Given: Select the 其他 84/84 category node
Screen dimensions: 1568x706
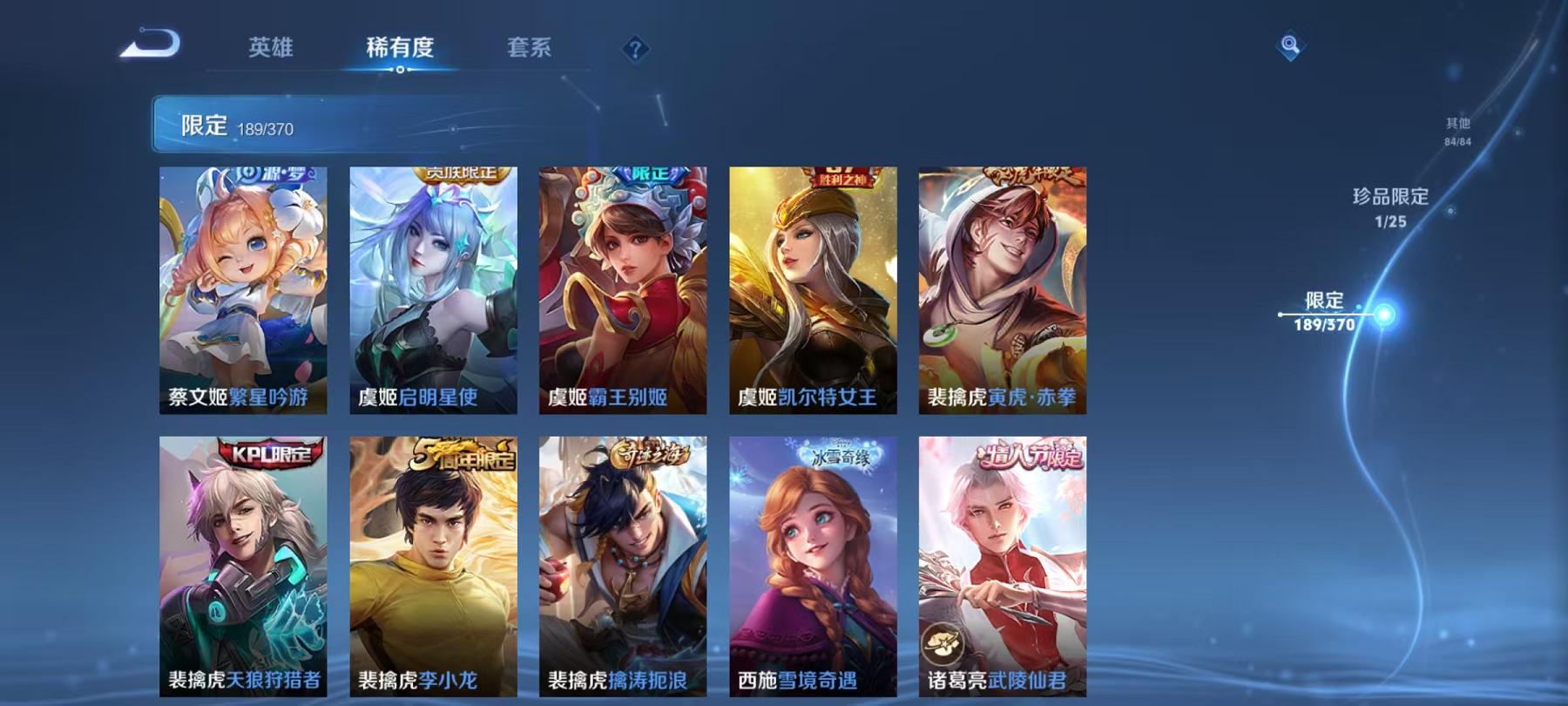Looking at the screenshot, I should tap(1457, 131).
